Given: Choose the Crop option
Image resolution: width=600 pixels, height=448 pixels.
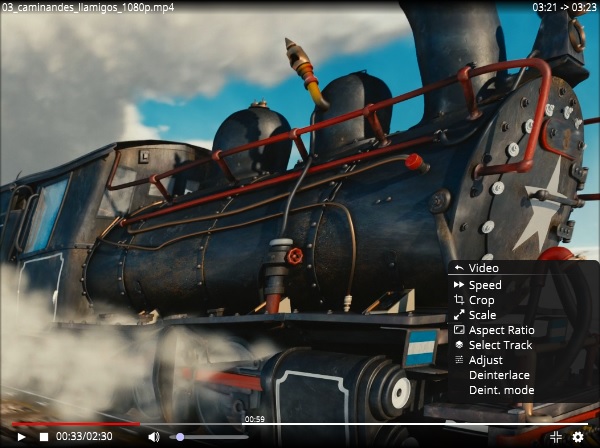Looking at the screenshot, I should tap(481, 300).
